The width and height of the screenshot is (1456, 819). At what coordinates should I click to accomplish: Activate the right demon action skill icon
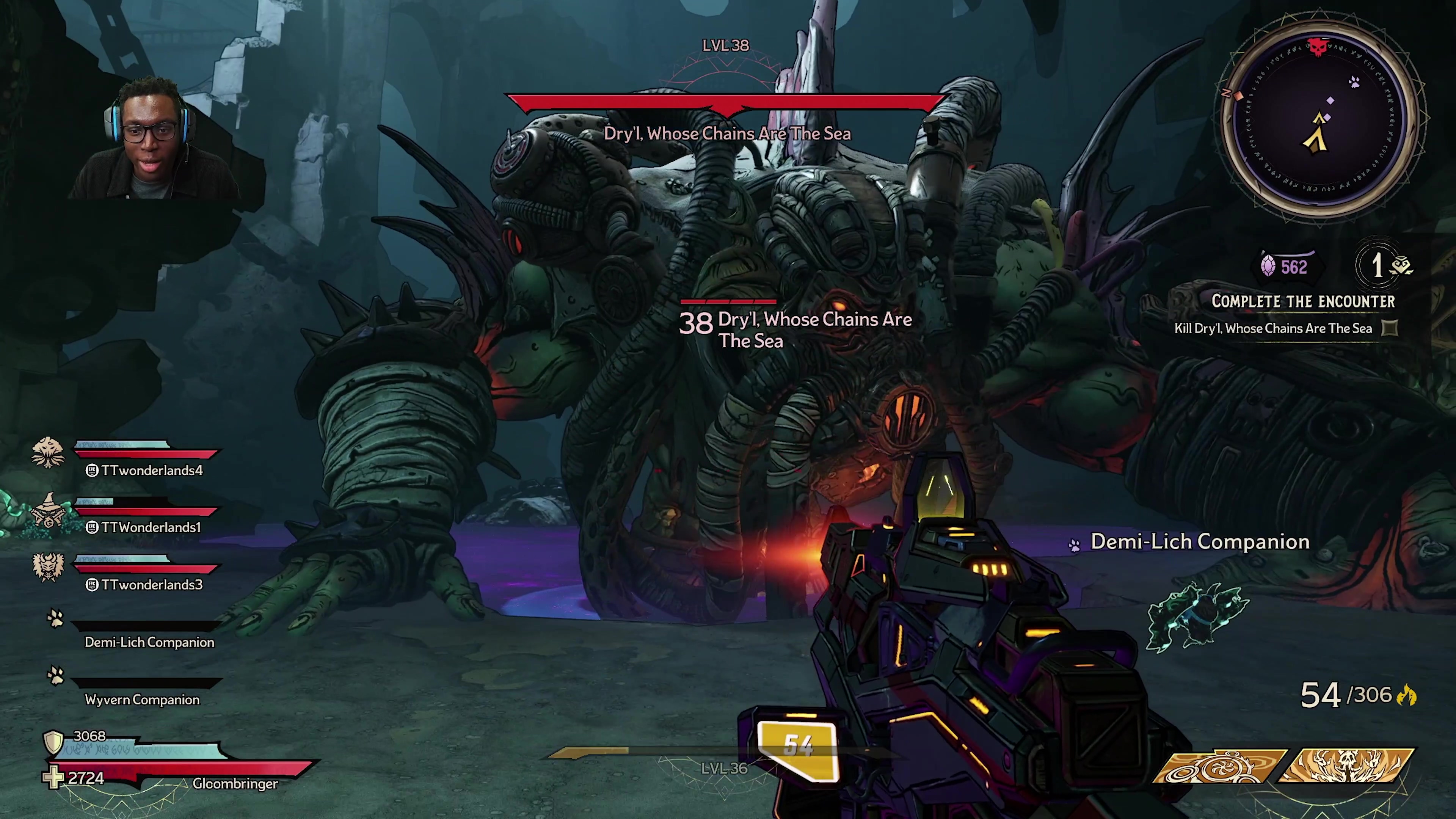pos(1348,767)
